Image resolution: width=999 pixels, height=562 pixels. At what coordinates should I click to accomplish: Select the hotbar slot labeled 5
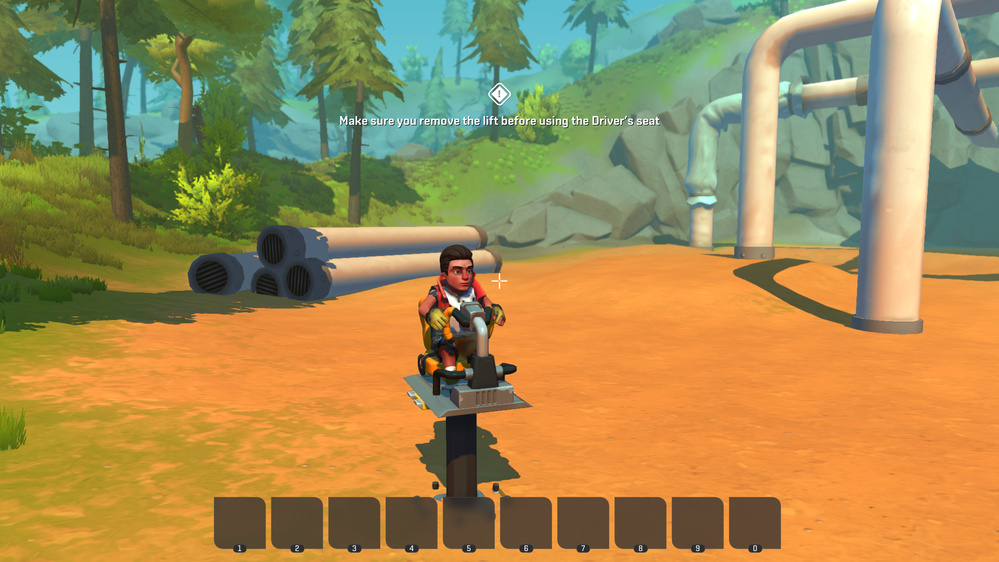point(469,522)
